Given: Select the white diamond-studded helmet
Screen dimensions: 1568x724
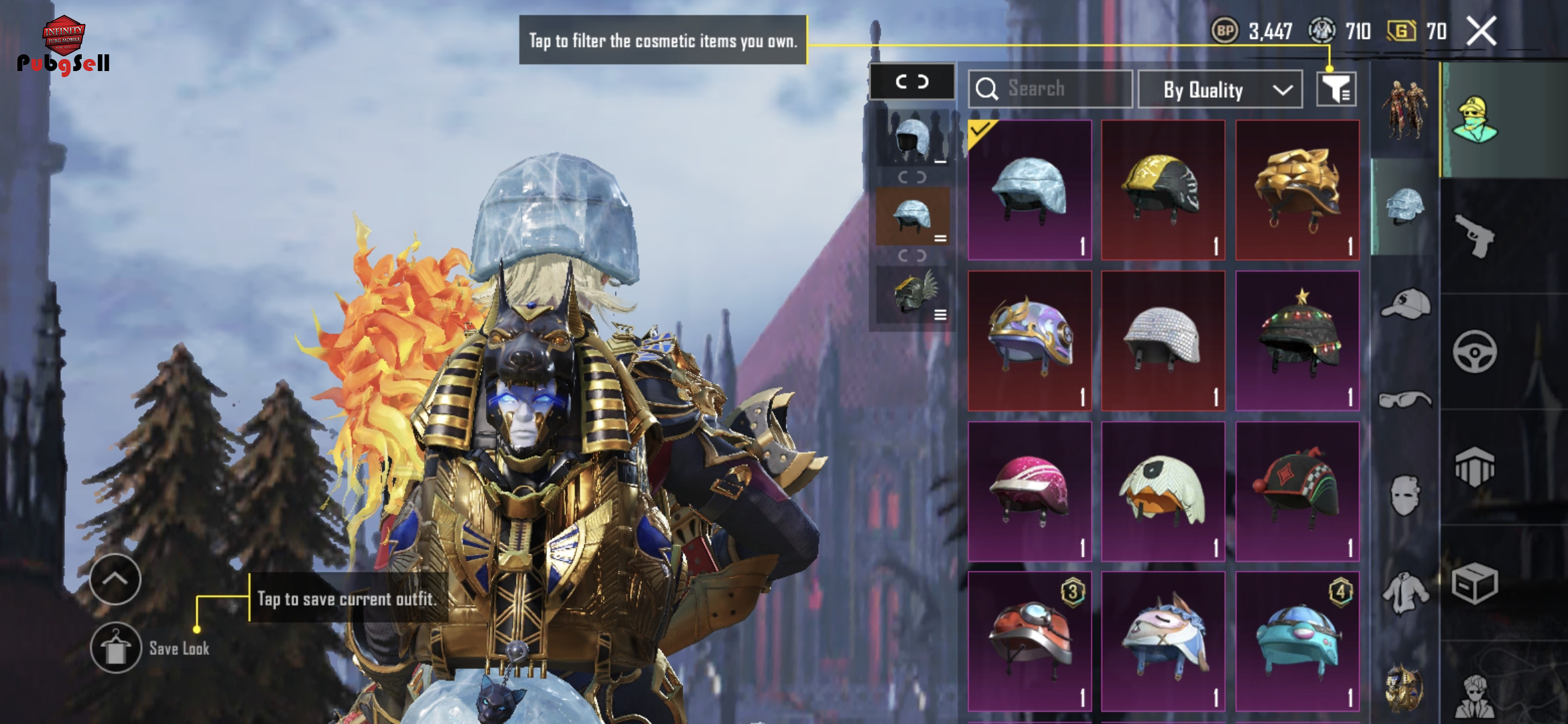Looking at the screenshot, I should click(x=1163, y=341).
